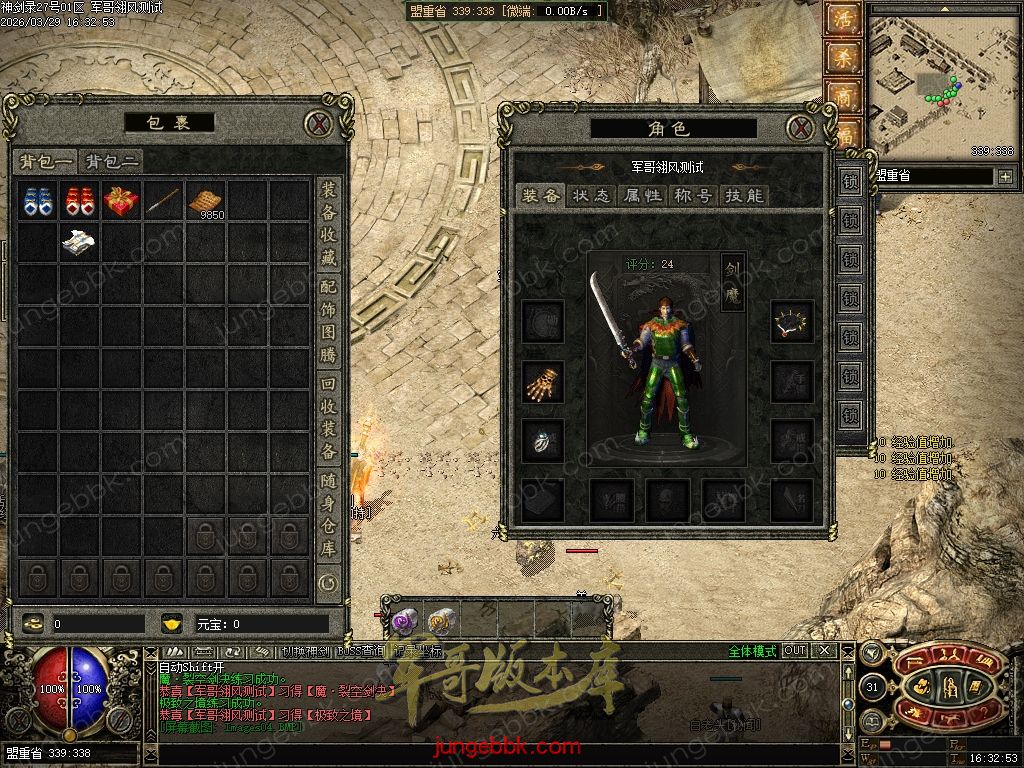Select the scroll stack showing 9850

(x=206, y=201)
